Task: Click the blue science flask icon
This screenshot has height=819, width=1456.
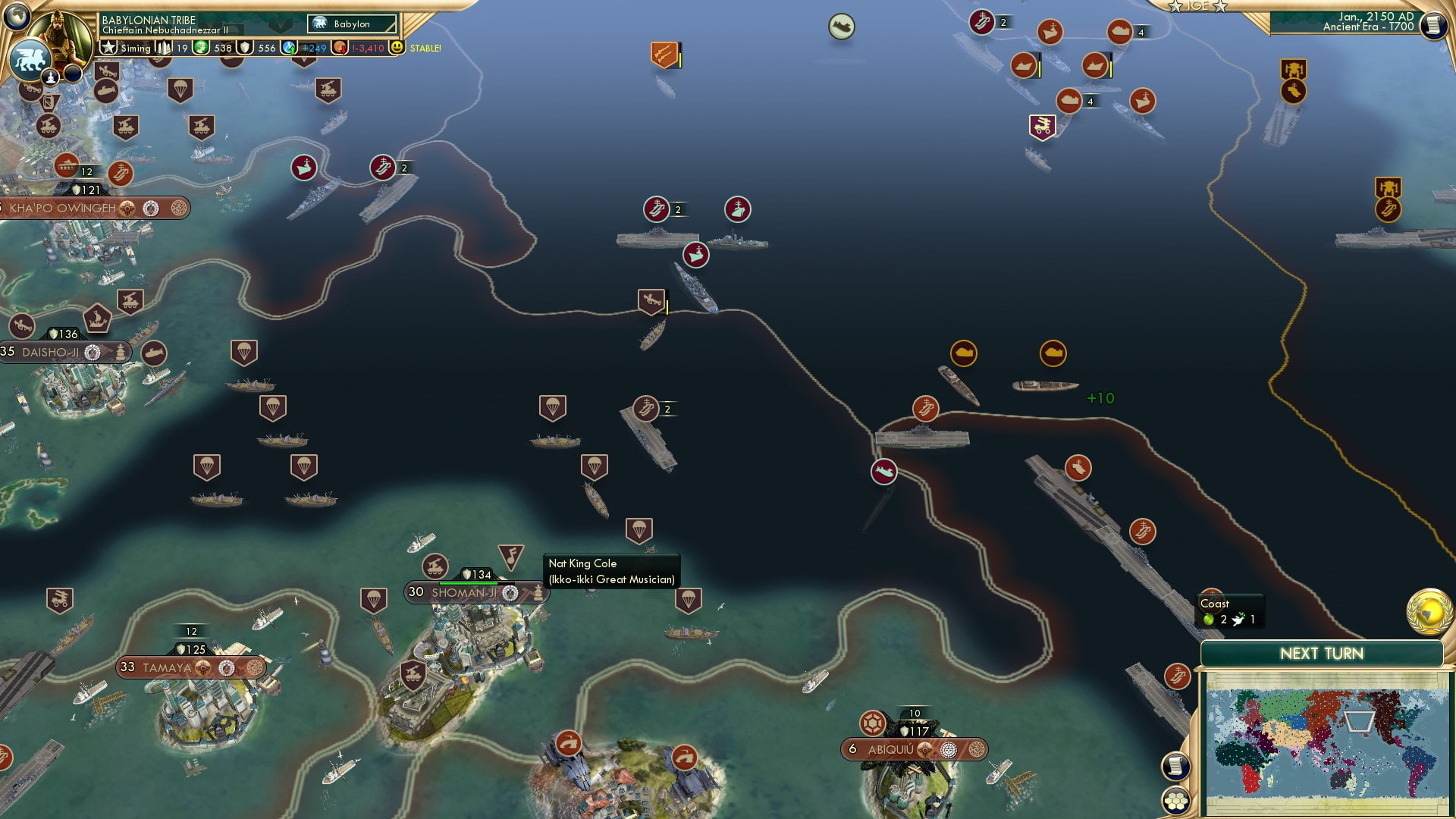Action: 289,48
